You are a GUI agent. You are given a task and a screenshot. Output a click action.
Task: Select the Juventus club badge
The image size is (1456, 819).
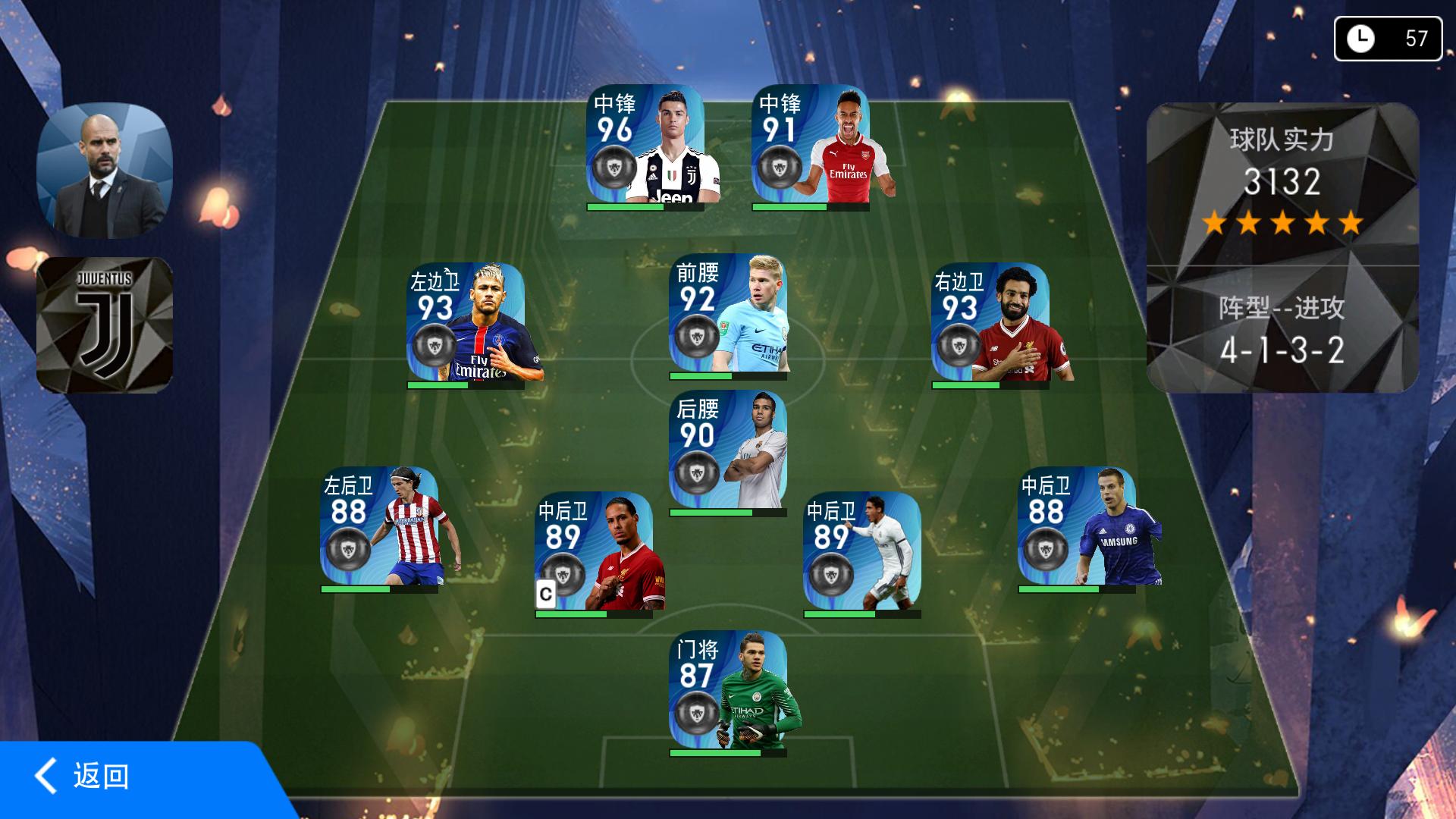click(x=105, y=325)
